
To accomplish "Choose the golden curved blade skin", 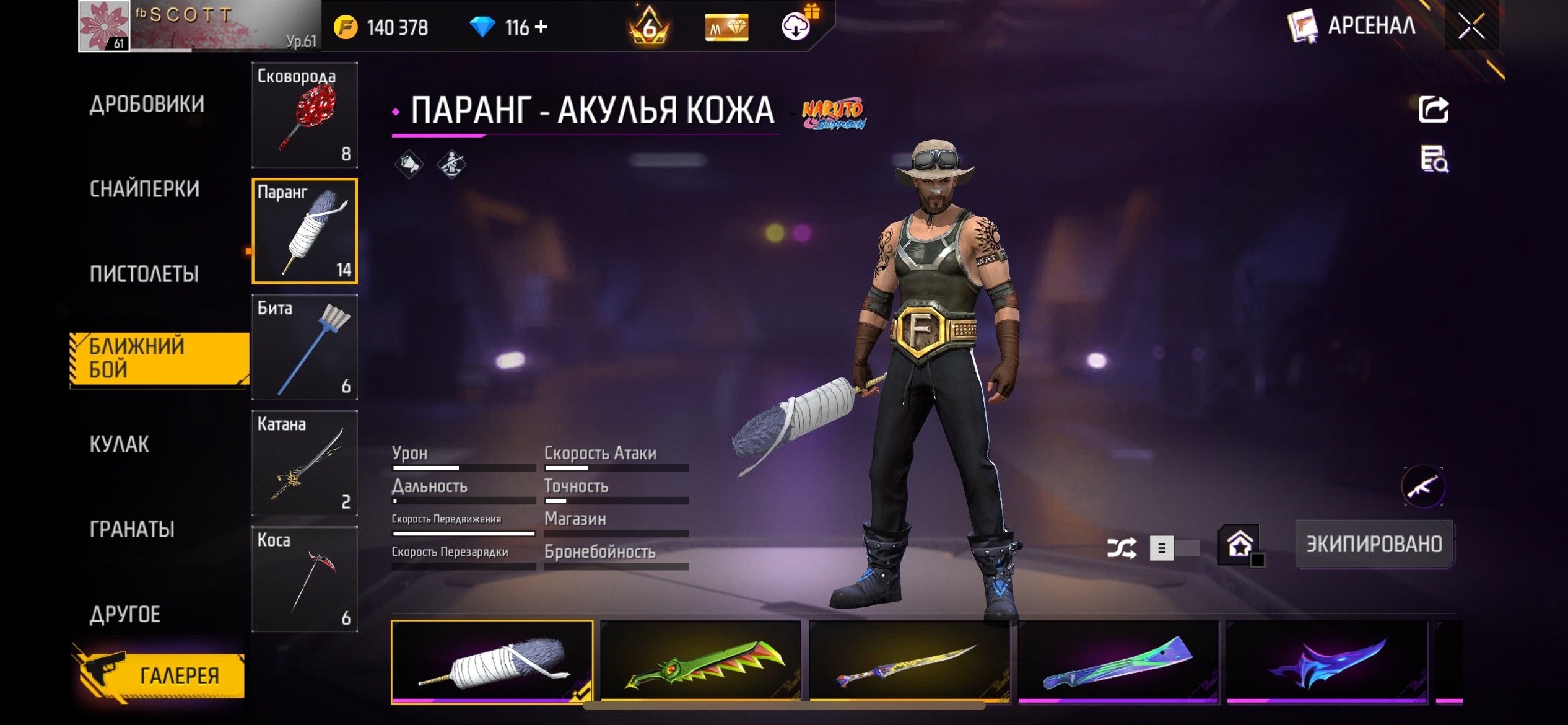I will (909, 662).
